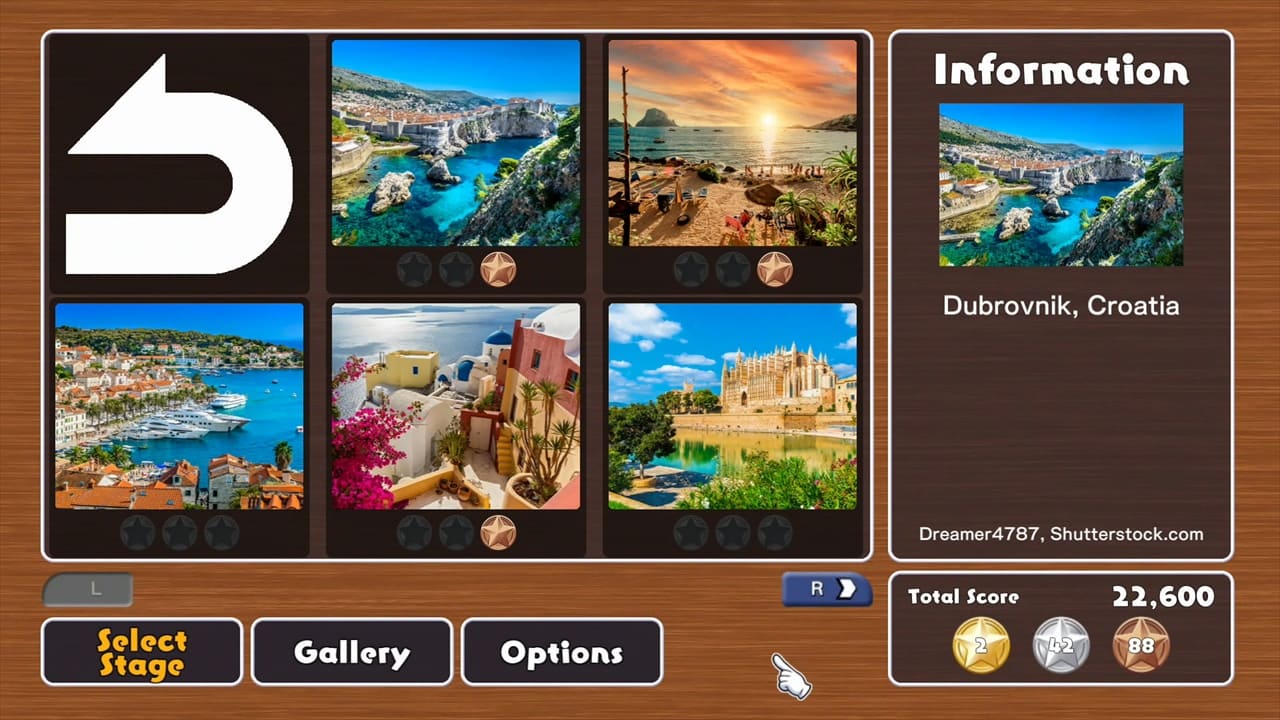Open the Options menu

561,652
